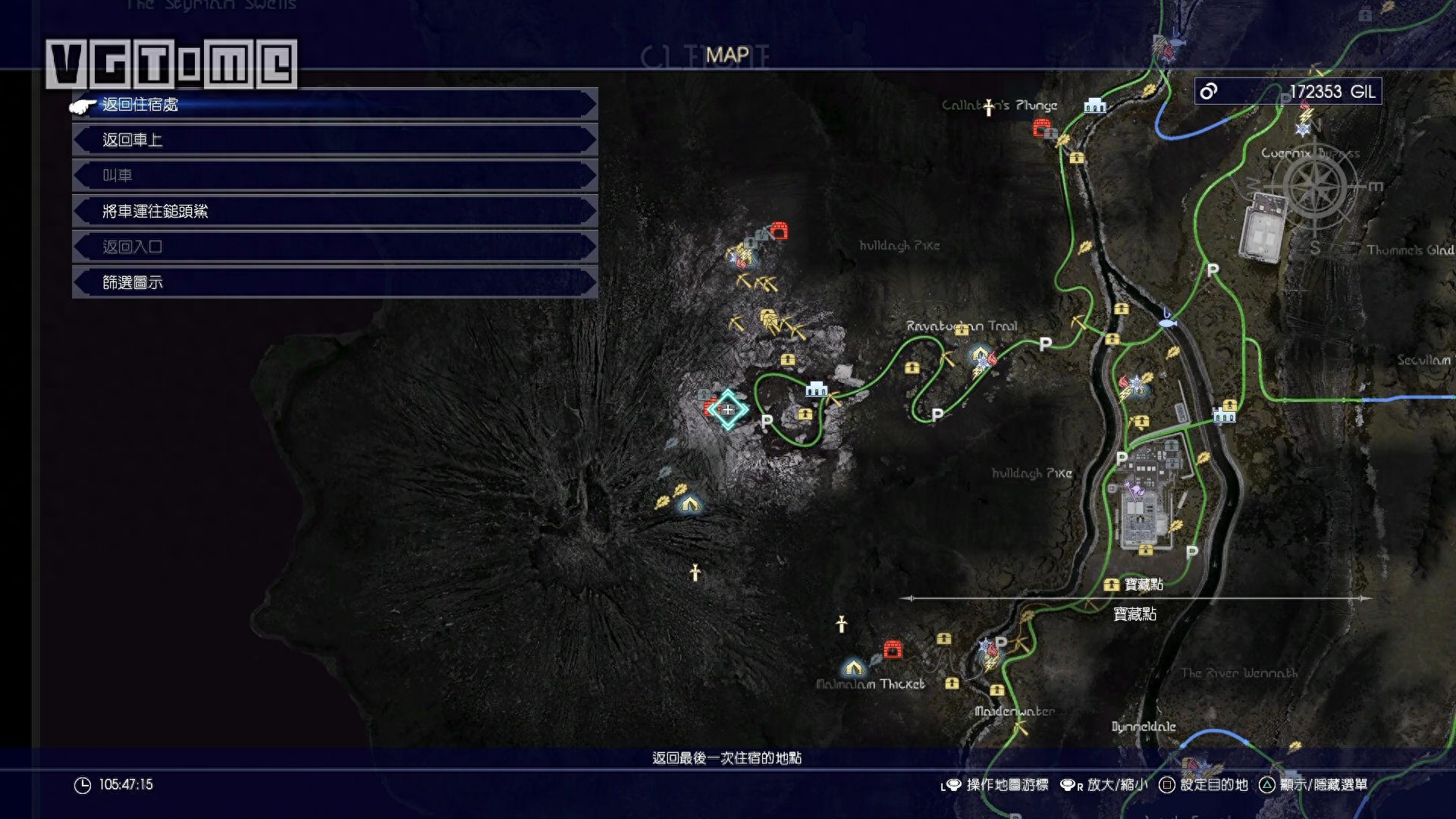Click treasure chest marker labeled 寶藏點
This screenshot has height=819, width=1456.
click(1112, 585)
